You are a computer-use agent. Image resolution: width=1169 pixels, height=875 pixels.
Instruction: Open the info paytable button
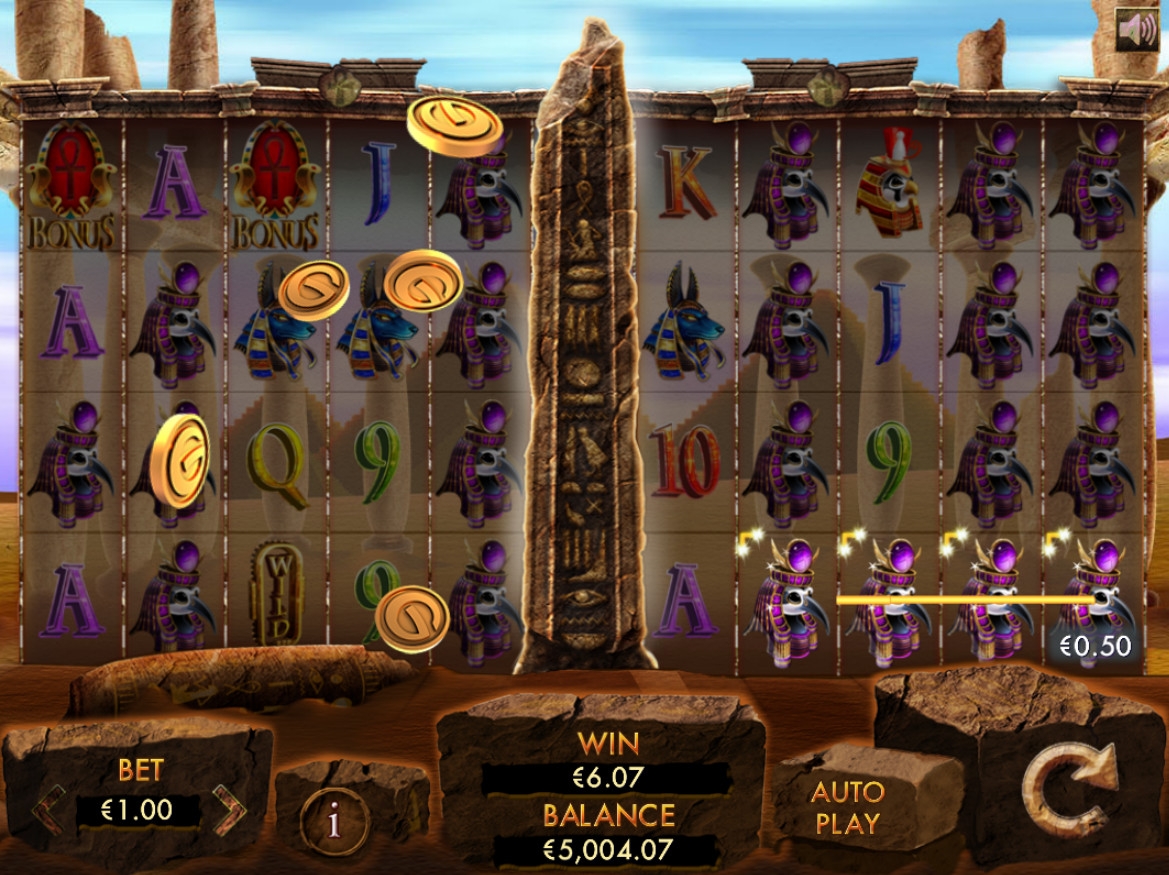(x=334, y=822)
